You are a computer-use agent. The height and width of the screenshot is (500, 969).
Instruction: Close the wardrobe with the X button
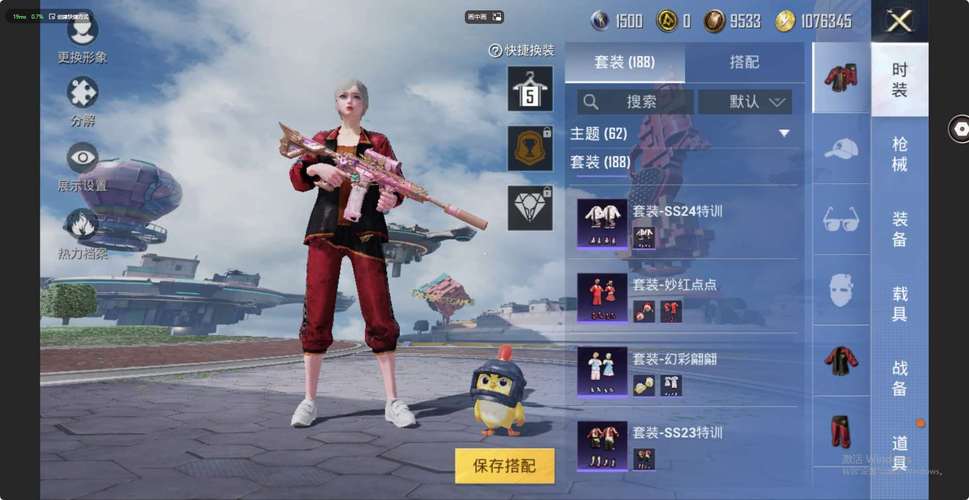tap(899, 21)
